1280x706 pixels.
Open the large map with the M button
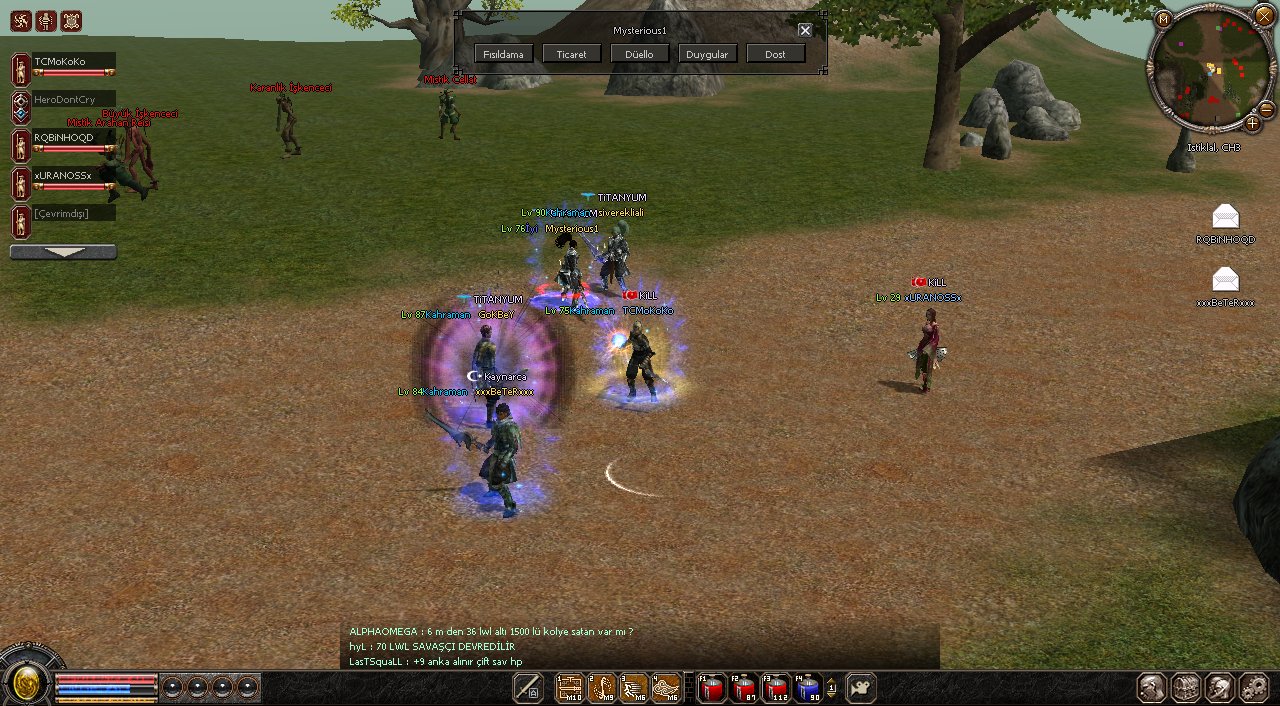(1162, 18)
